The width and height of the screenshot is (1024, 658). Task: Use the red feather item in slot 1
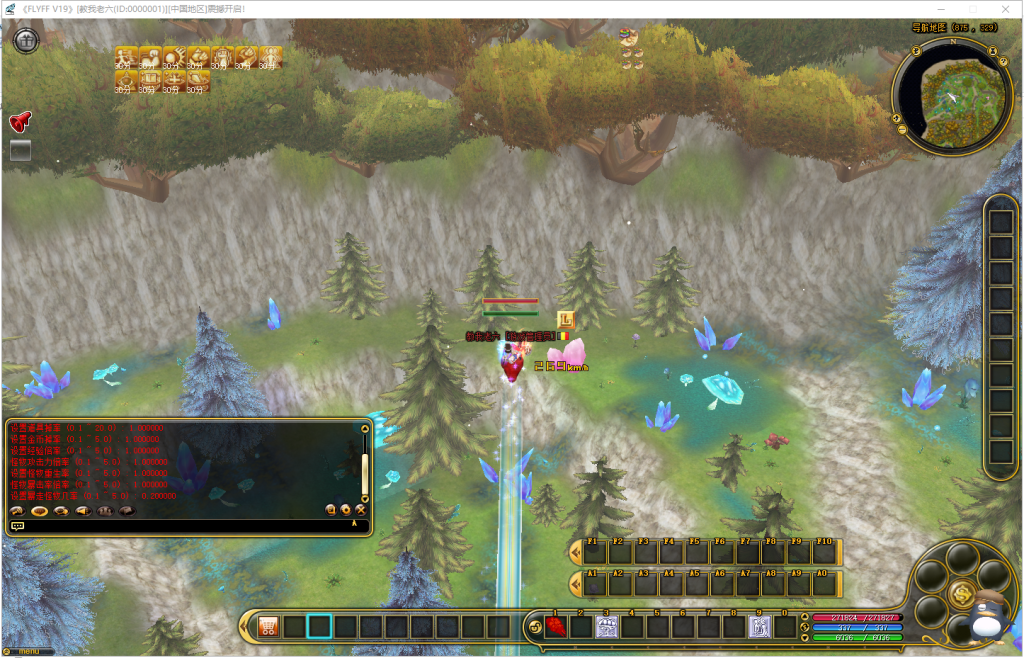pyautogui.click(x=556, y=628)
